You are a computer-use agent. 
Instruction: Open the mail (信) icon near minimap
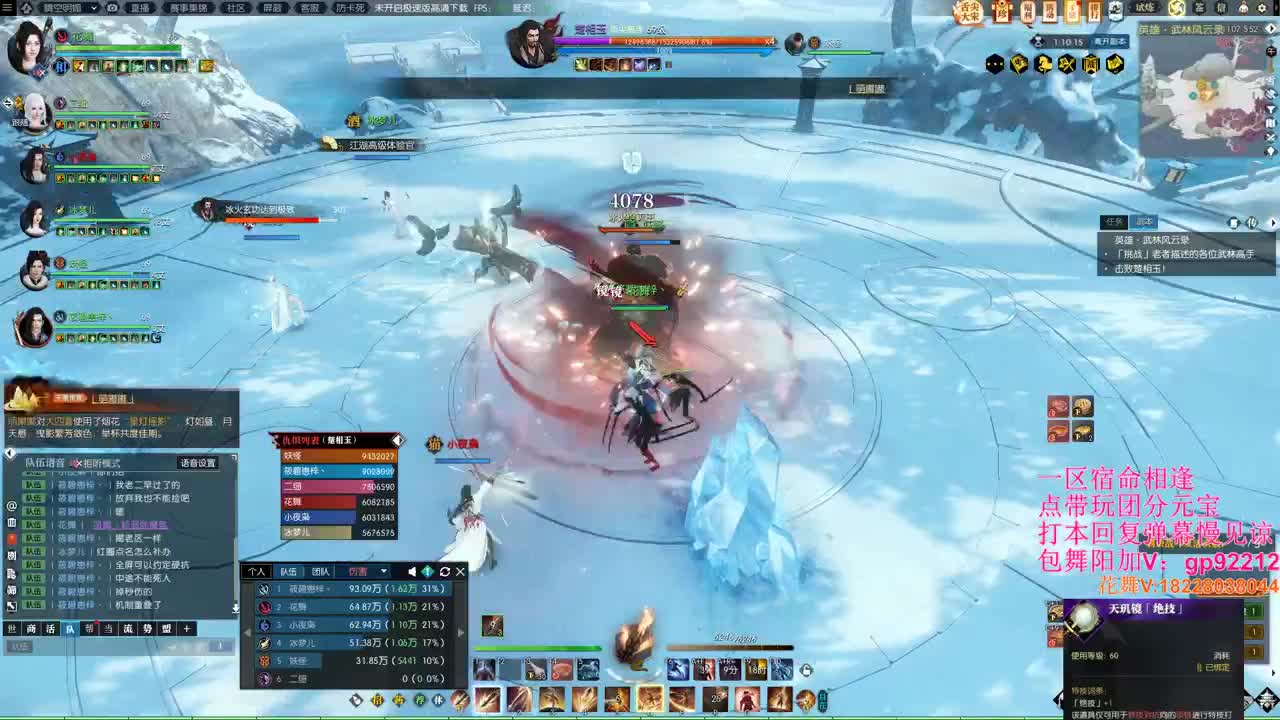click(1221, 8)
